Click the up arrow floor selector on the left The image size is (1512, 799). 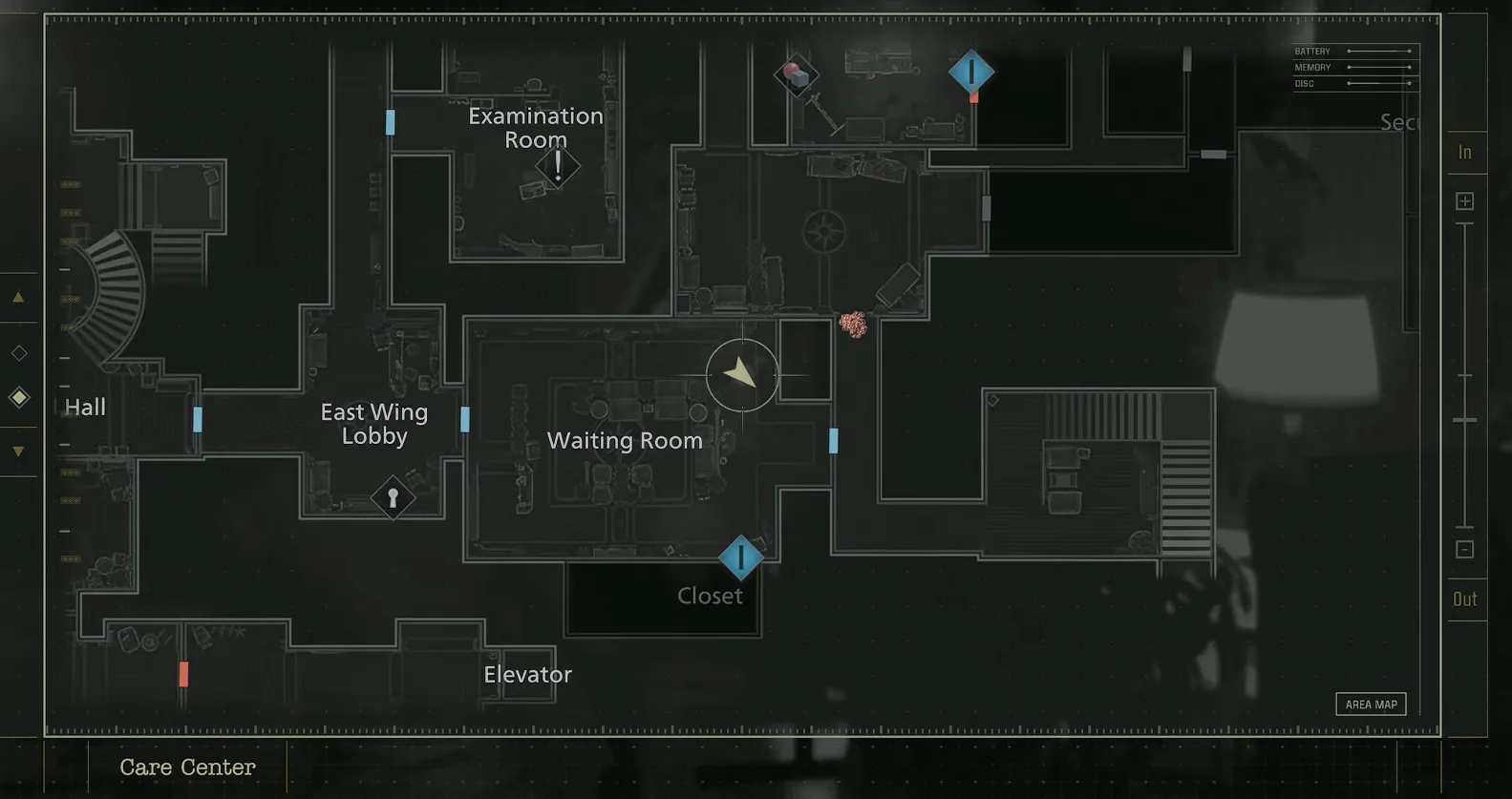19,297
